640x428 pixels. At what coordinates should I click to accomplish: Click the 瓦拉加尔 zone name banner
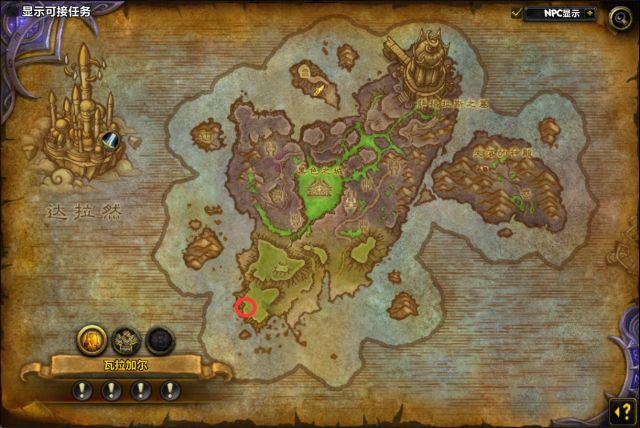125,367
